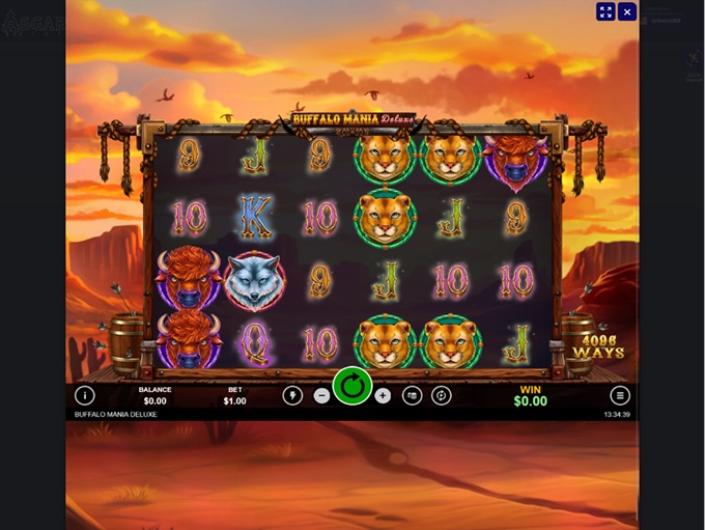Toggle fullscreen mode for the game
The width and height of the screenshot is (705, 530).
[605, 12]
